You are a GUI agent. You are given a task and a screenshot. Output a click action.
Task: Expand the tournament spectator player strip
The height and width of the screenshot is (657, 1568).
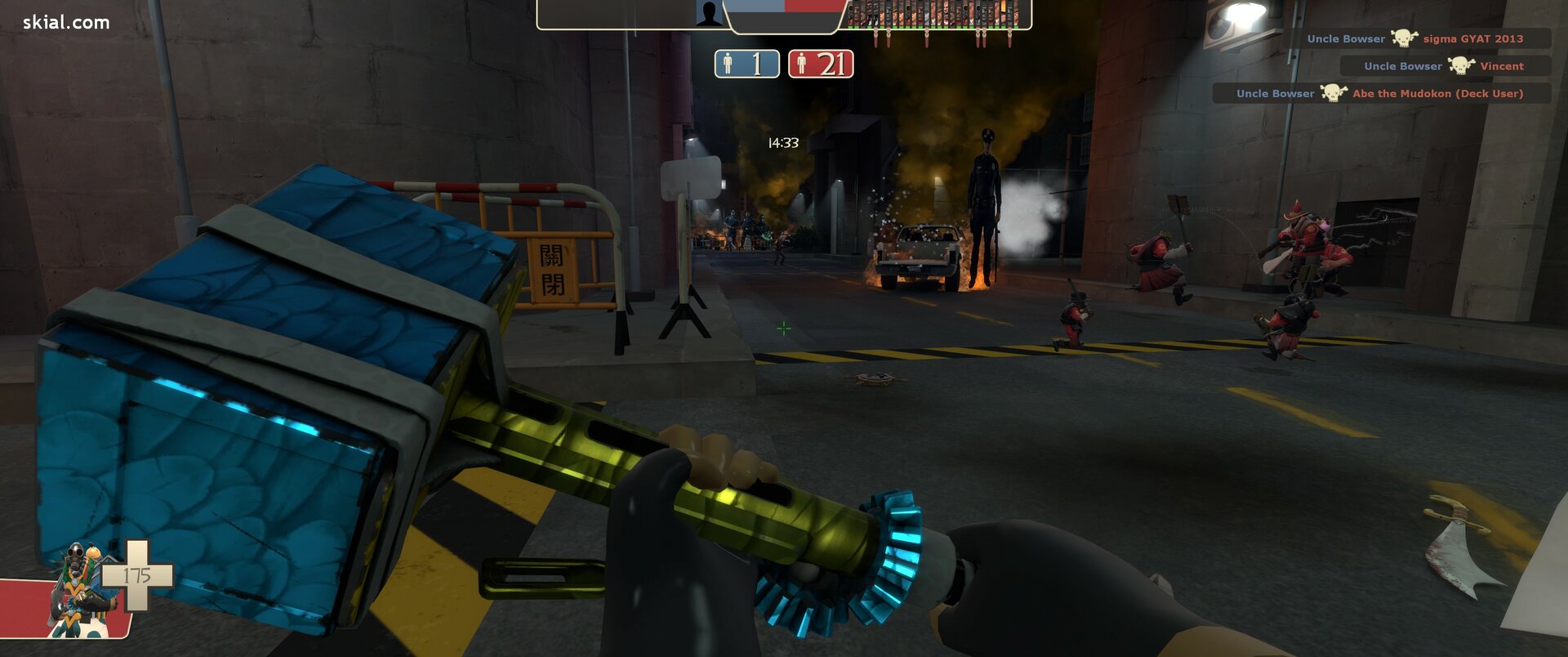[939, 16]
